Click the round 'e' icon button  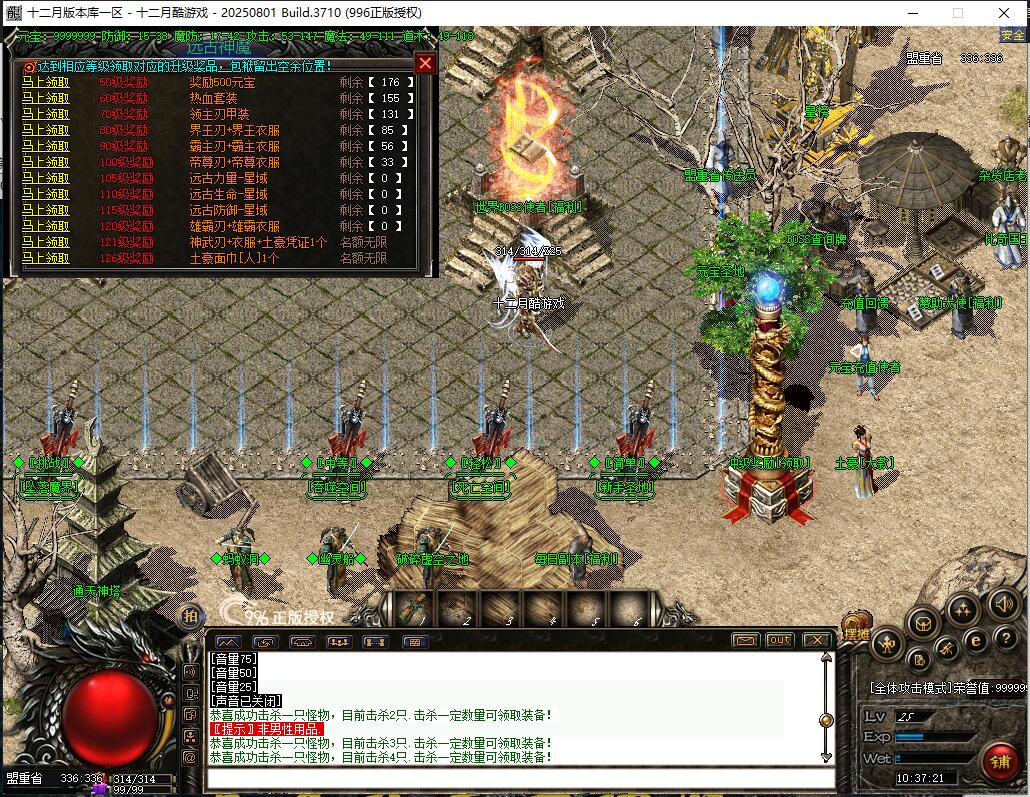975,641
